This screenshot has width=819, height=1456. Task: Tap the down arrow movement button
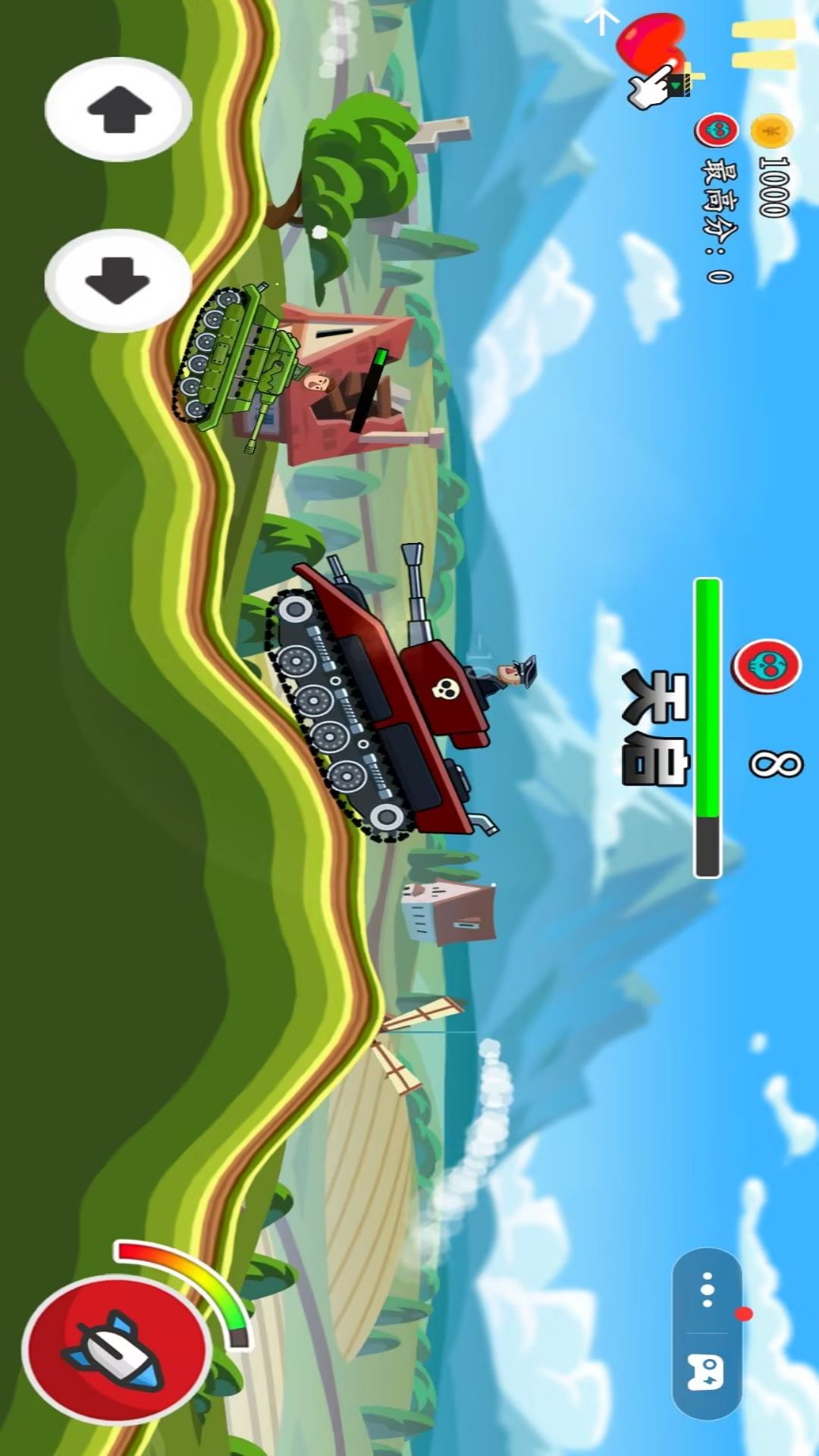(118, 279)
